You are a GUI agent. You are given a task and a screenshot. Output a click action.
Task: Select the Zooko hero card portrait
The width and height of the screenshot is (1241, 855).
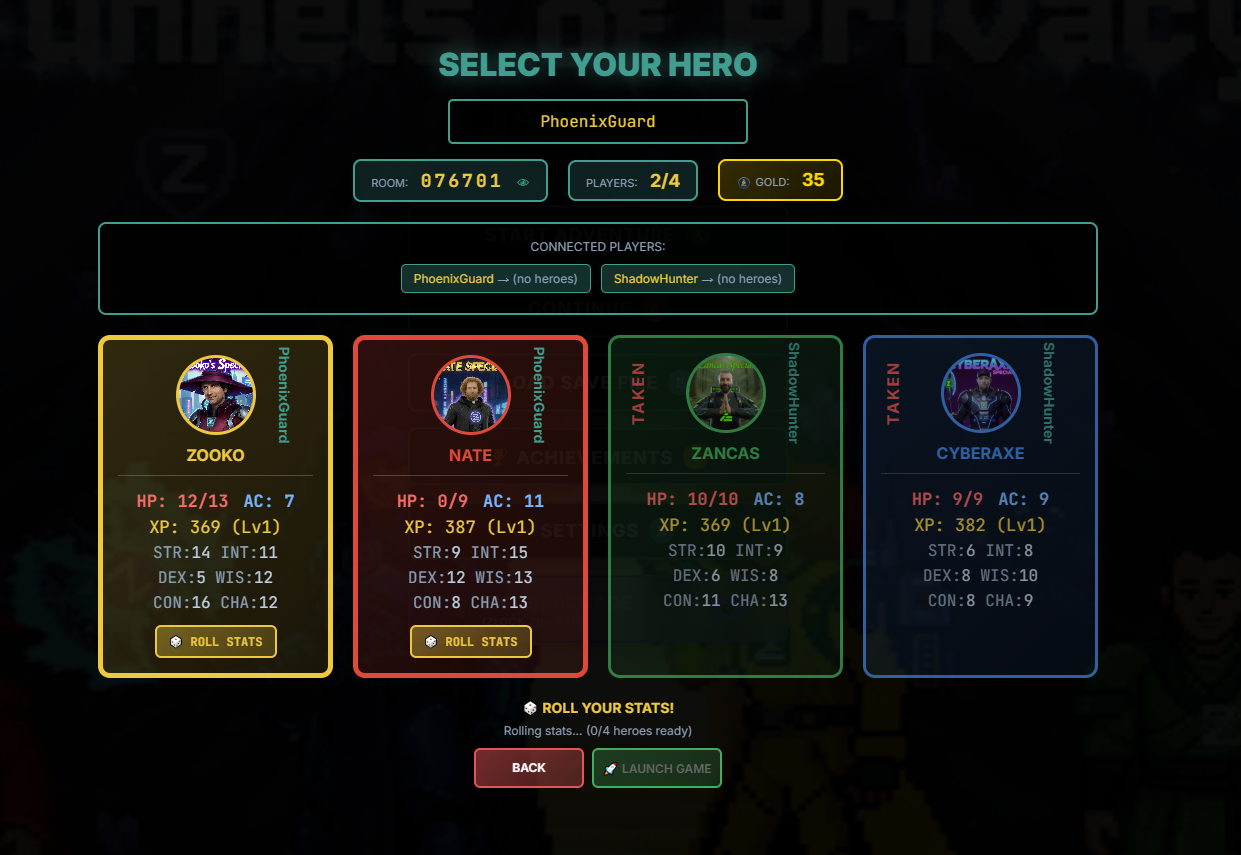(216, 395)
